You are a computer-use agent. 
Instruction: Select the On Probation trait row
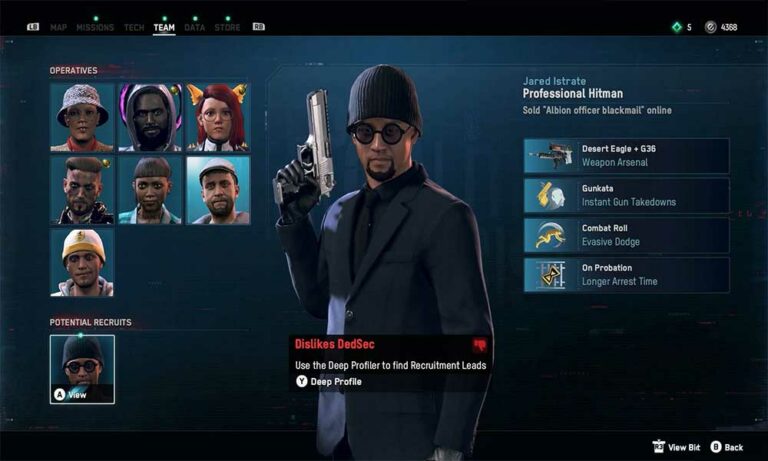[x=626, y=275]
